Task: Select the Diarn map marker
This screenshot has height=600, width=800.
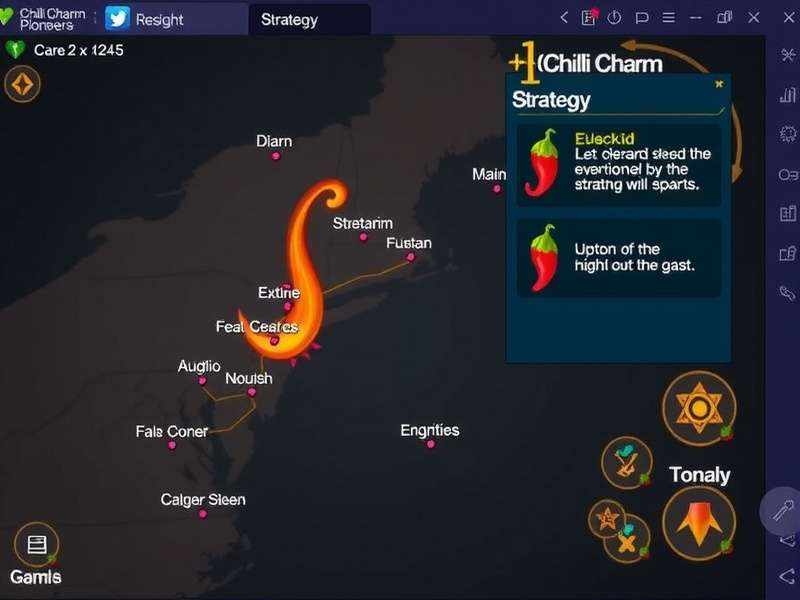Action: pos(276,155)
